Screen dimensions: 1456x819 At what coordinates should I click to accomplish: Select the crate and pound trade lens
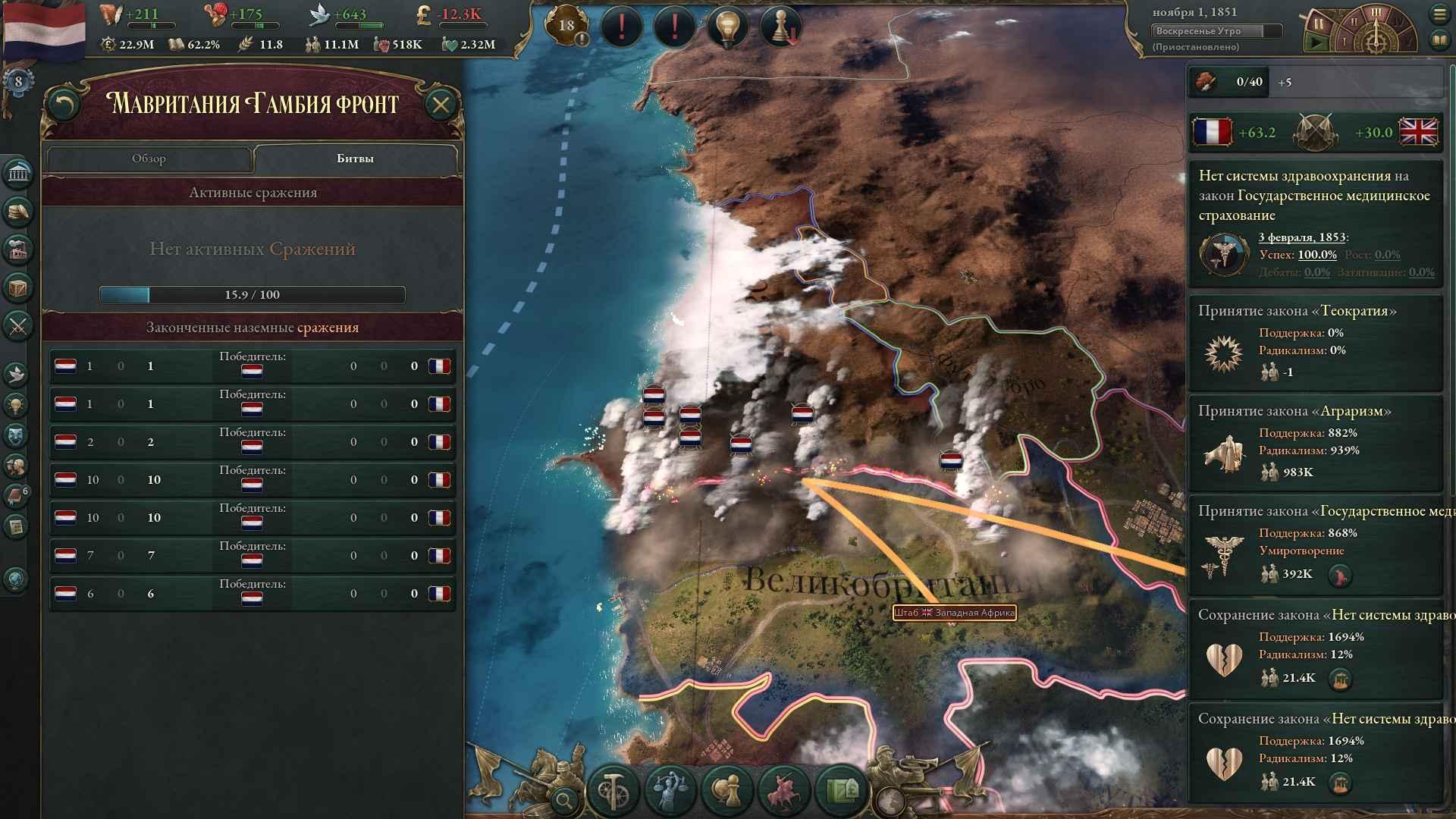[x=842, y=790]
